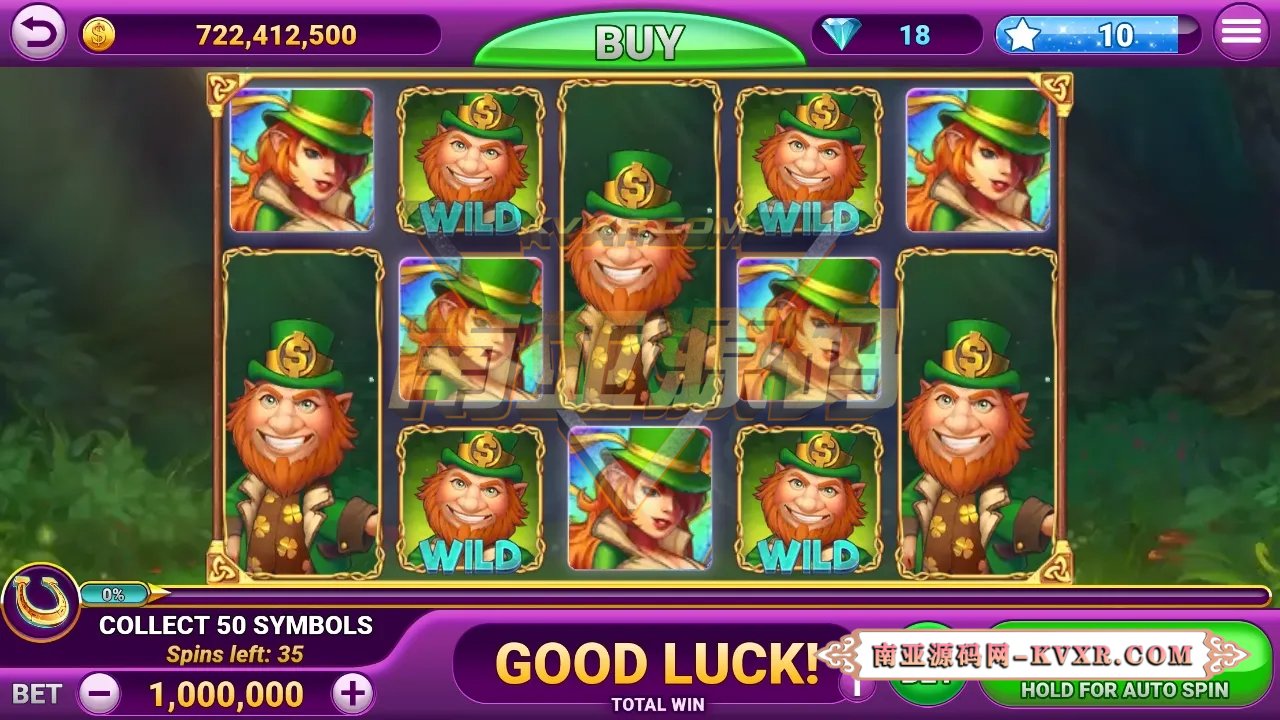
Task: Open the hamburger menu
Action: pos(1242,30)
